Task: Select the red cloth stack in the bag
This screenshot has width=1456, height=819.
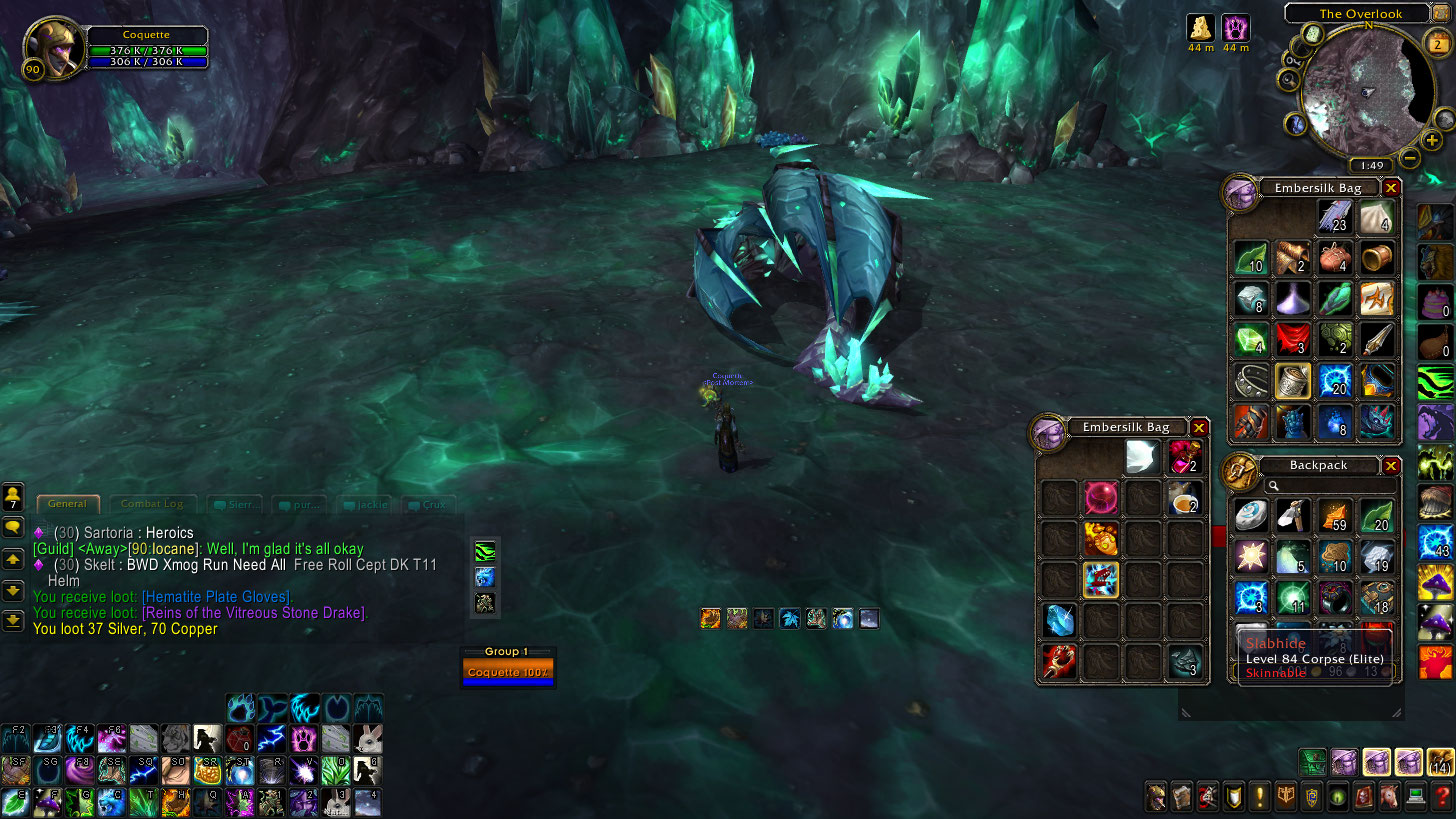Action: (x=1292, y=339)
